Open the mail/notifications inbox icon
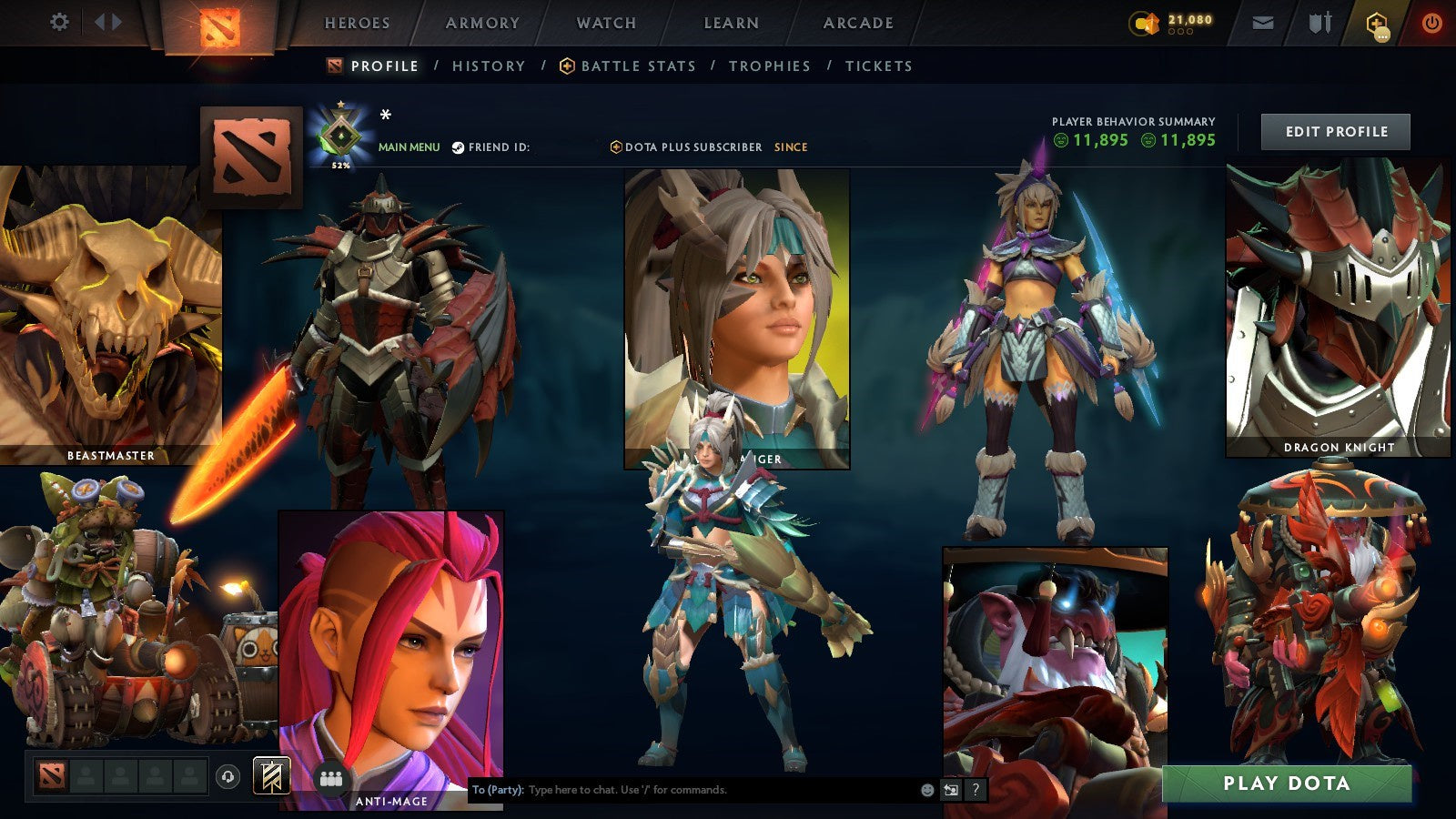This screenshot has width=1456, height=819. tap(1261, 23)
